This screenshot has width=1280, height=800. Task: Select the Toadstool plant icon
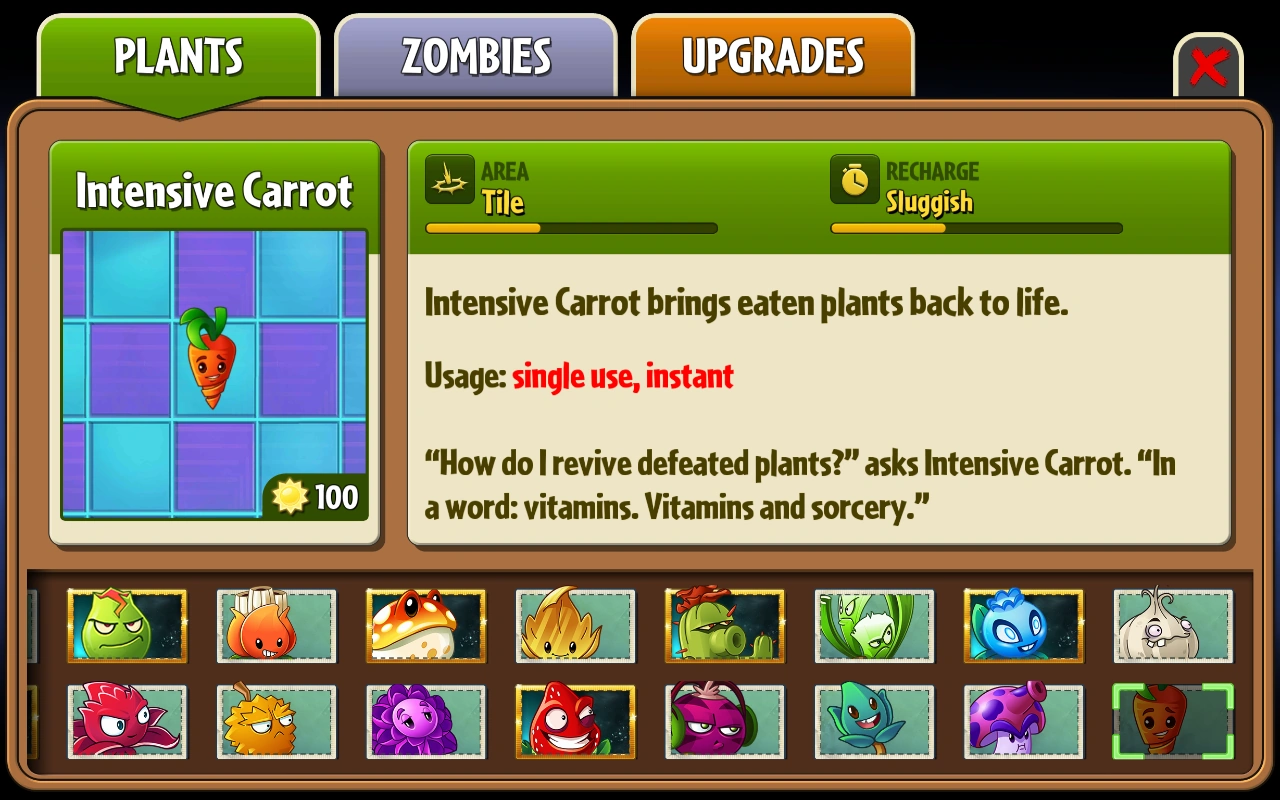pos(426,627)
